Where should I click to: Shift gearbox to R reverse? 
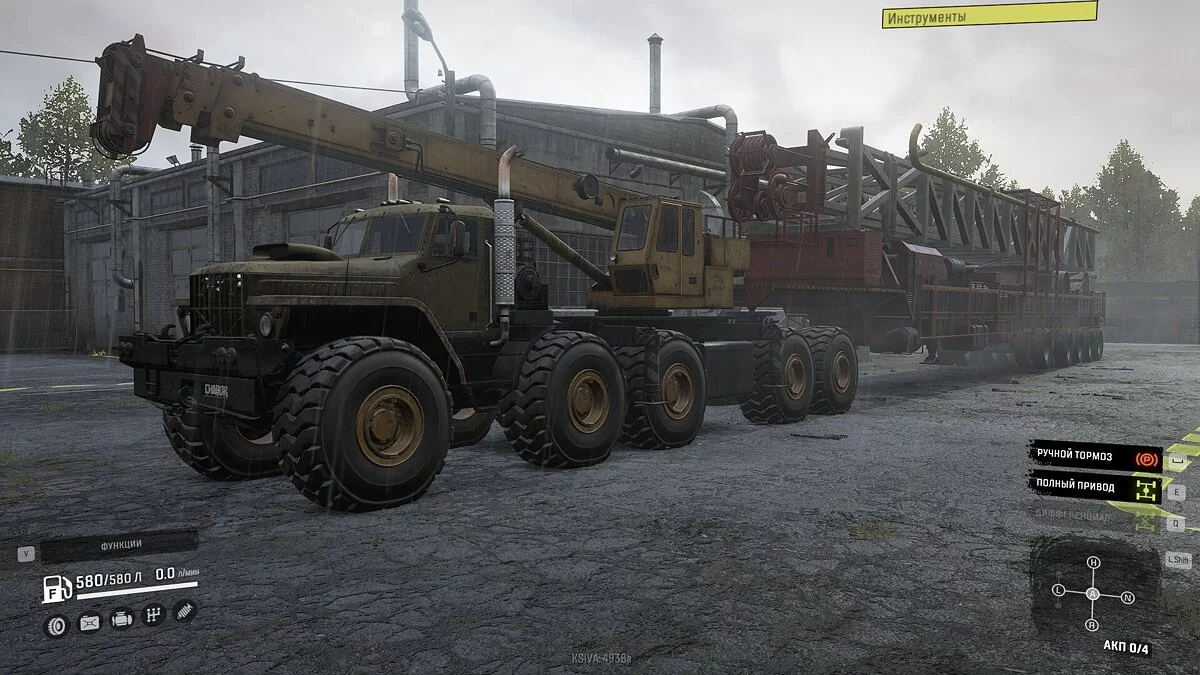coord(1091,625)
